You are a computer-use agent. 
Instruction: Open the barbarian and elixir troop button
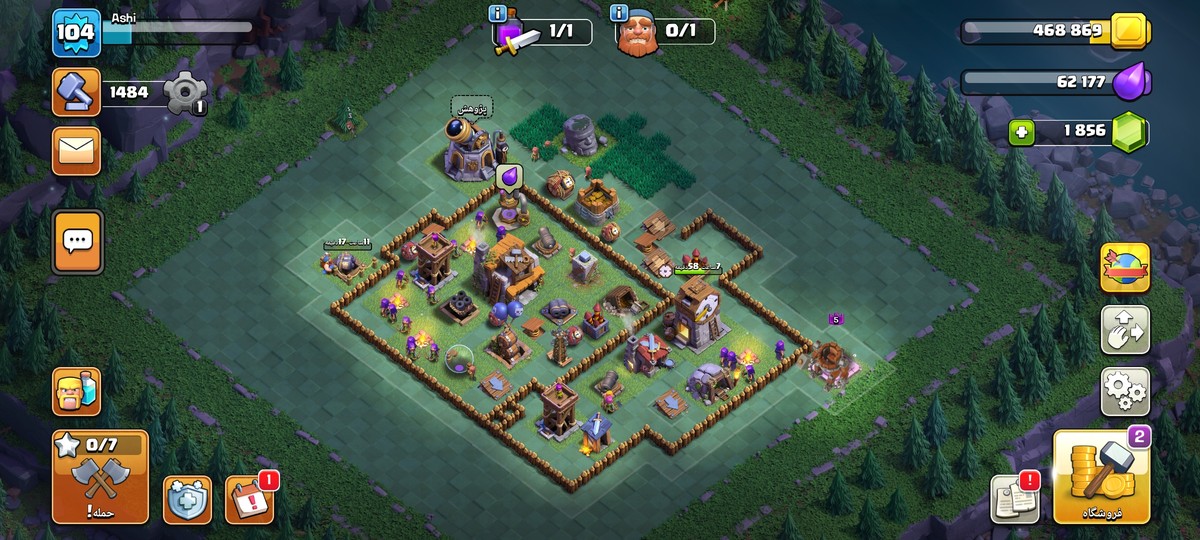point(76,391)
